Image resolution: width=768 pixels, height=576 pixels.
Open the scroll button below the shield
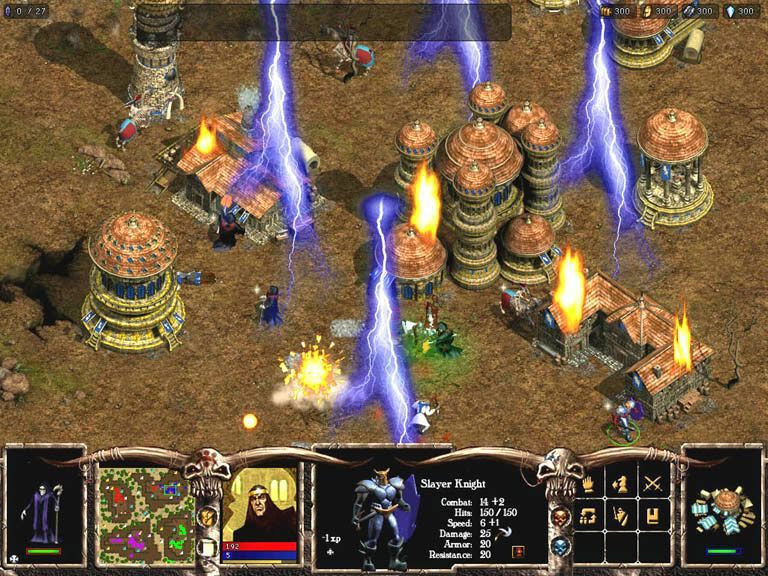click(205, 546)
